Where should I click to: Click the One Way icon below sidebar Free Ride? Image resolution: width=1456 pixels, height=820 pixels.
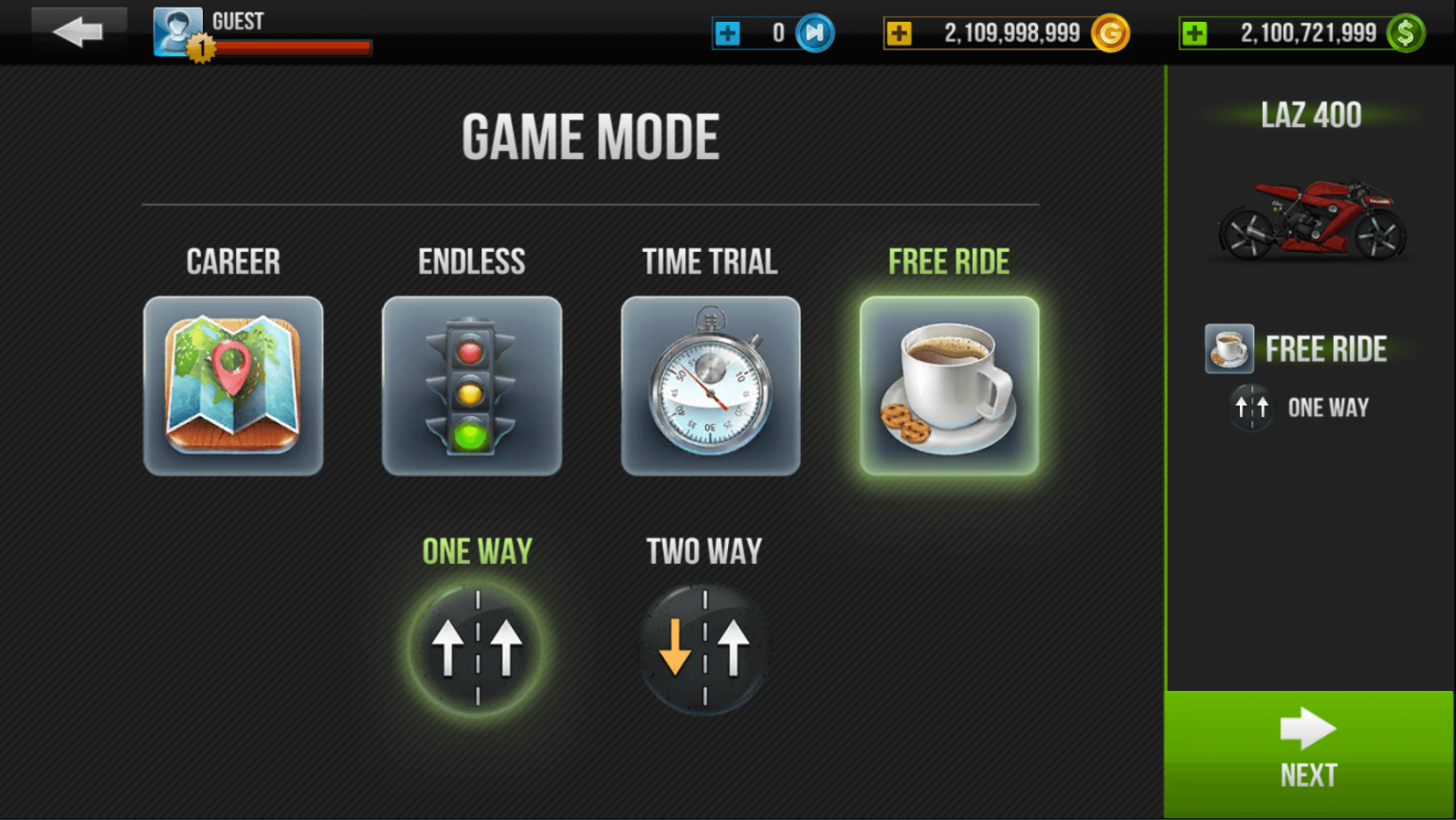pos(1251,407)
